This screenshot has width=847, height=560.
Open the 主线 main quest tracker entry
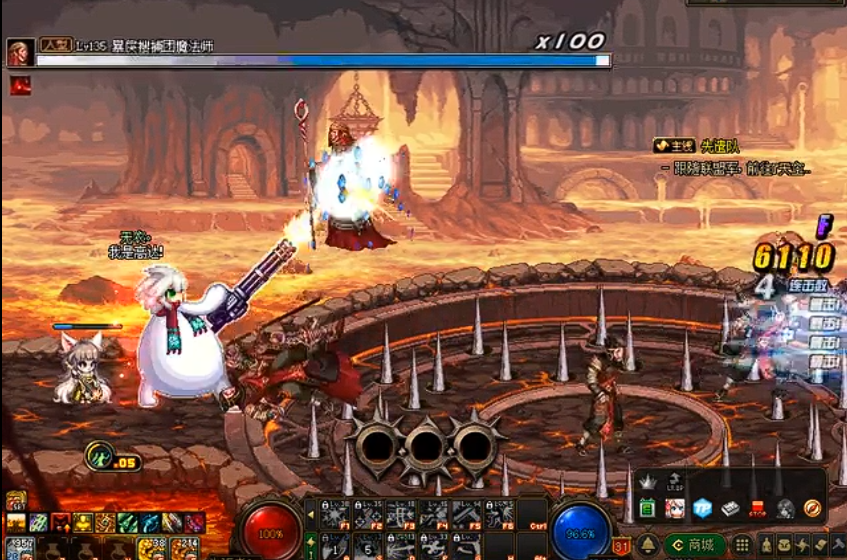(674, 146)
